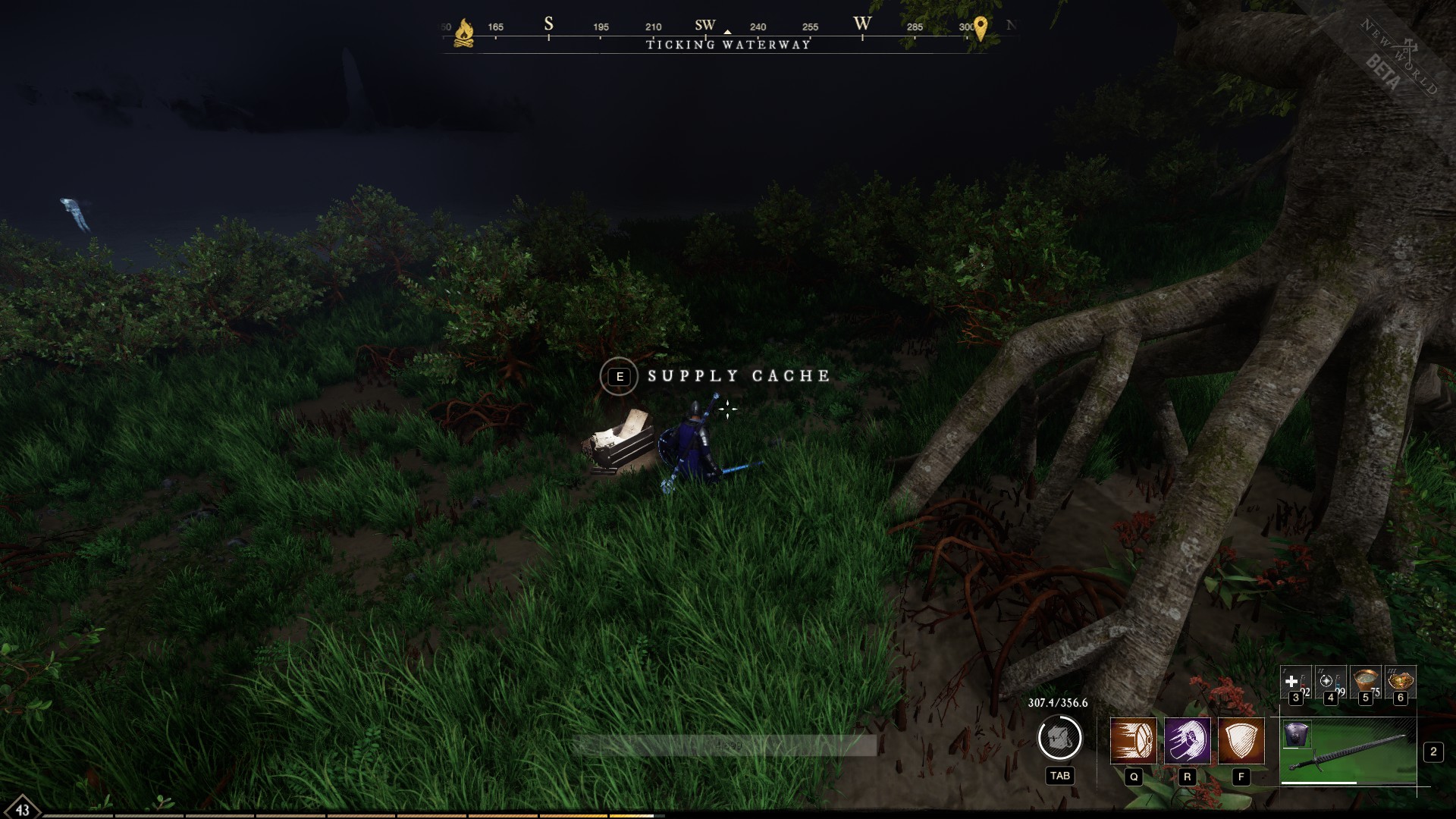Open the satchel icon next to TAB
Viewport: 1456px width, 819px height.
click(1059, 737)
